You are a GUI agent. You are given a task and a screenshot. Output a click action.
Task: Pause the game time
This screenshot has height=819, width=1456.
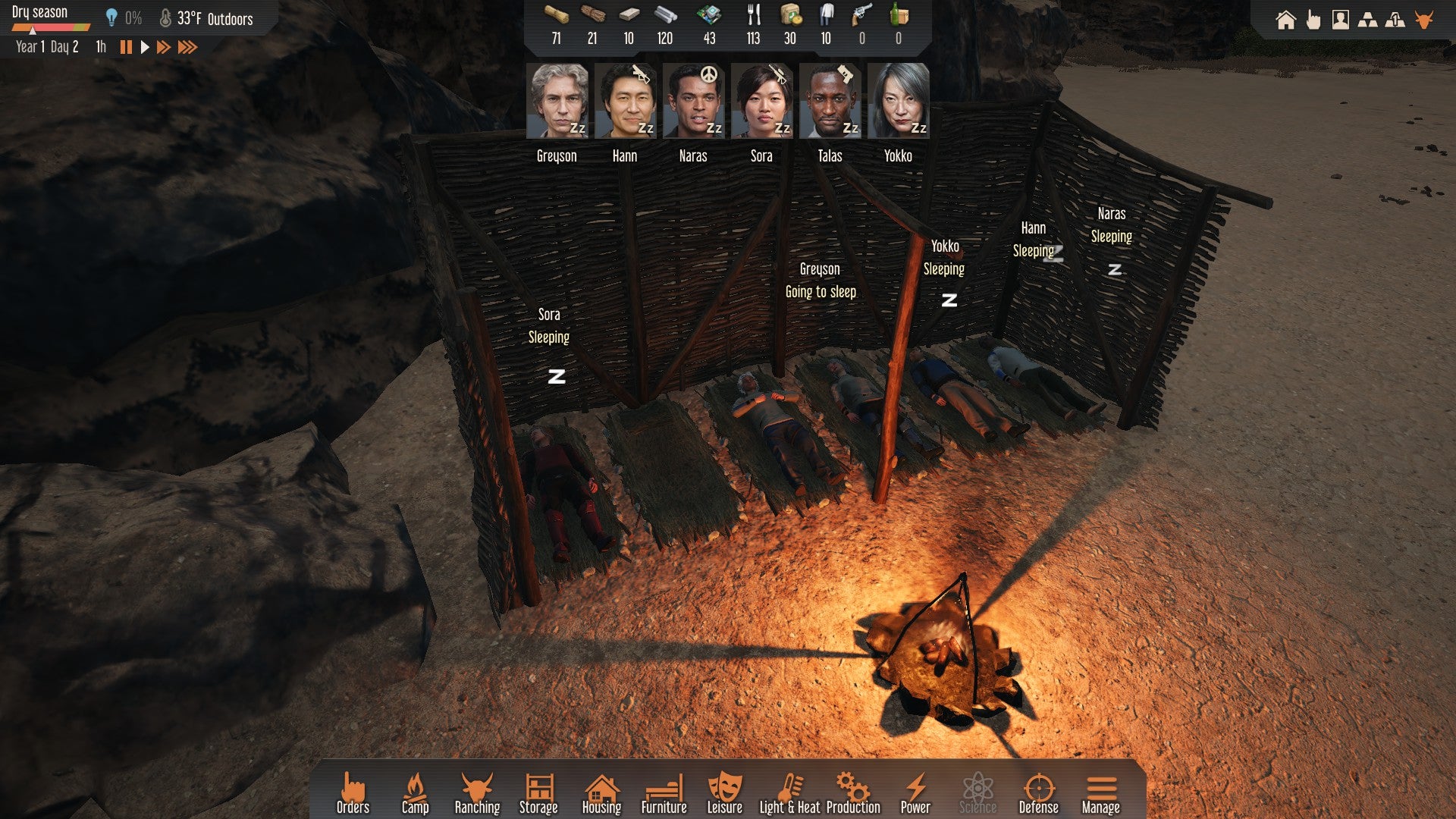click(126, 47)
